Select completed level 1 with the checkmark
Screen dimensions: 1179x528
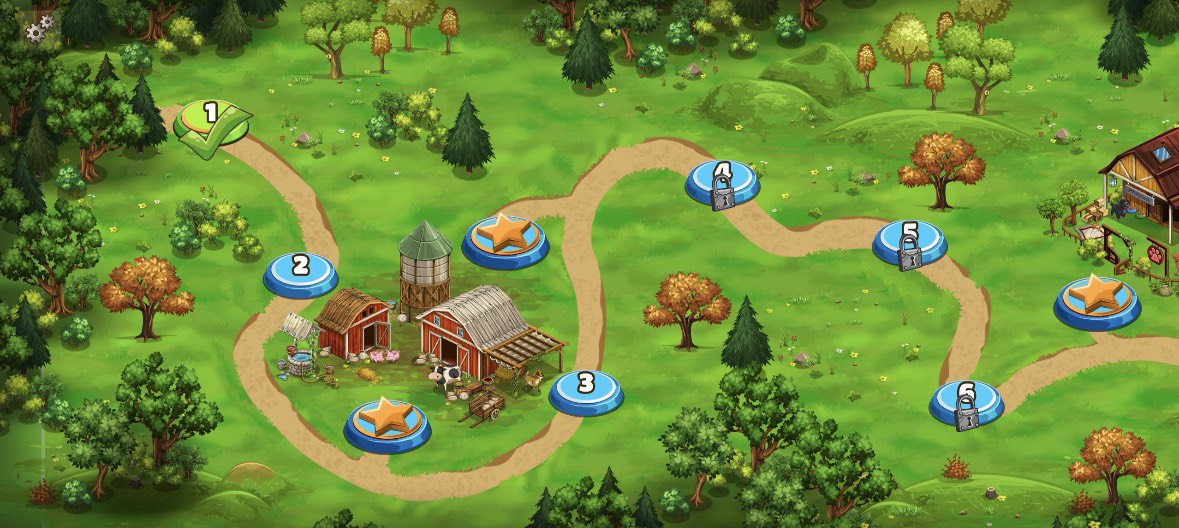211,122
